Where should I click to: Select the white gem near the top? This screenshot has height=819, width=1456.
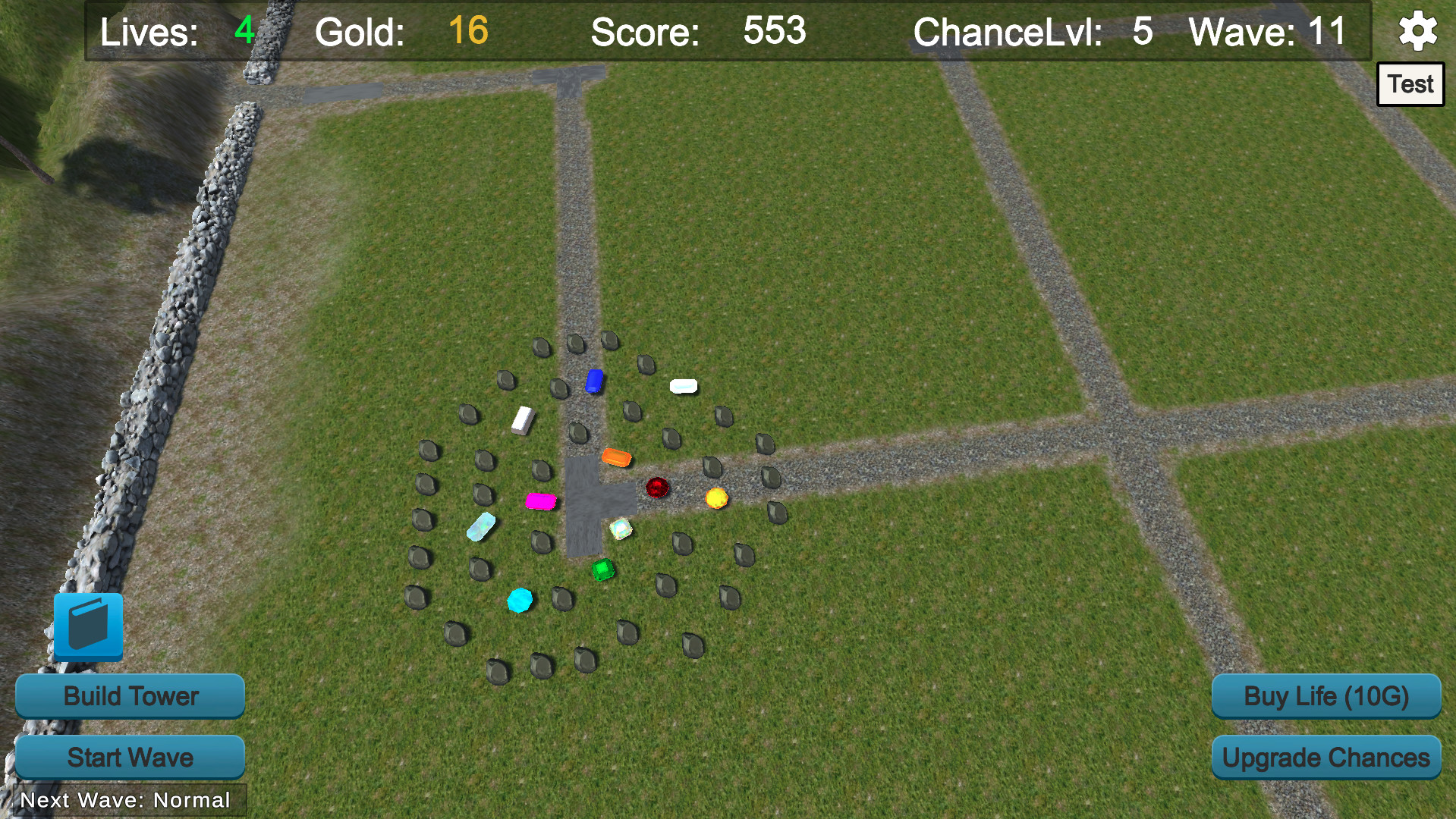coord(684,386)
